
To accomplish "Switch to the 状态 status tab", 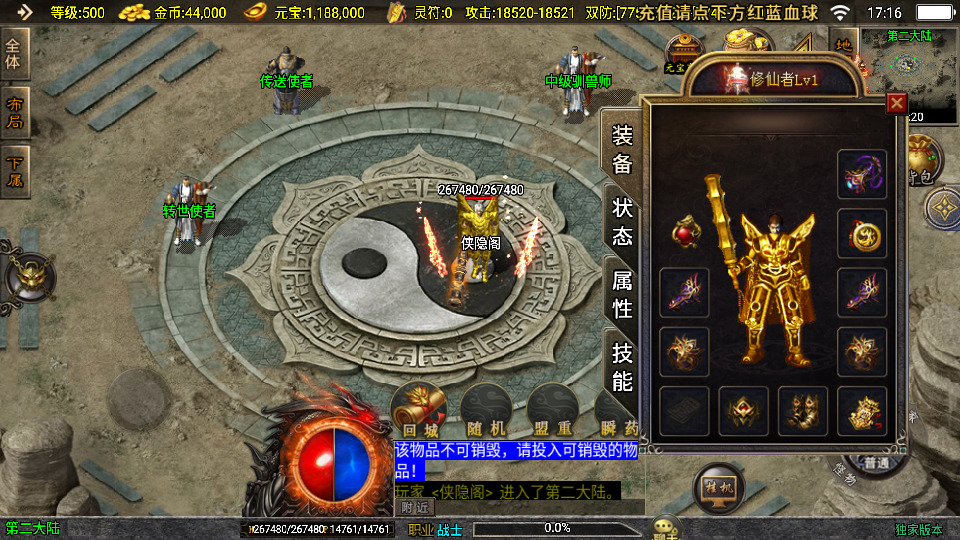I will tap(622, 221).
